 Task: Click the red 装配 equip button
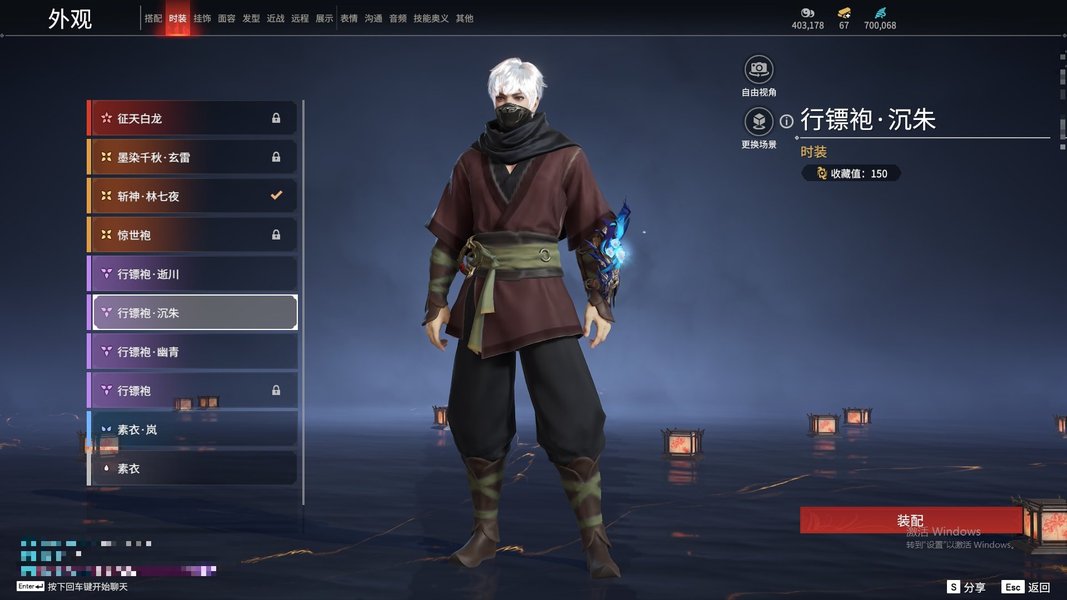[910, 521]
